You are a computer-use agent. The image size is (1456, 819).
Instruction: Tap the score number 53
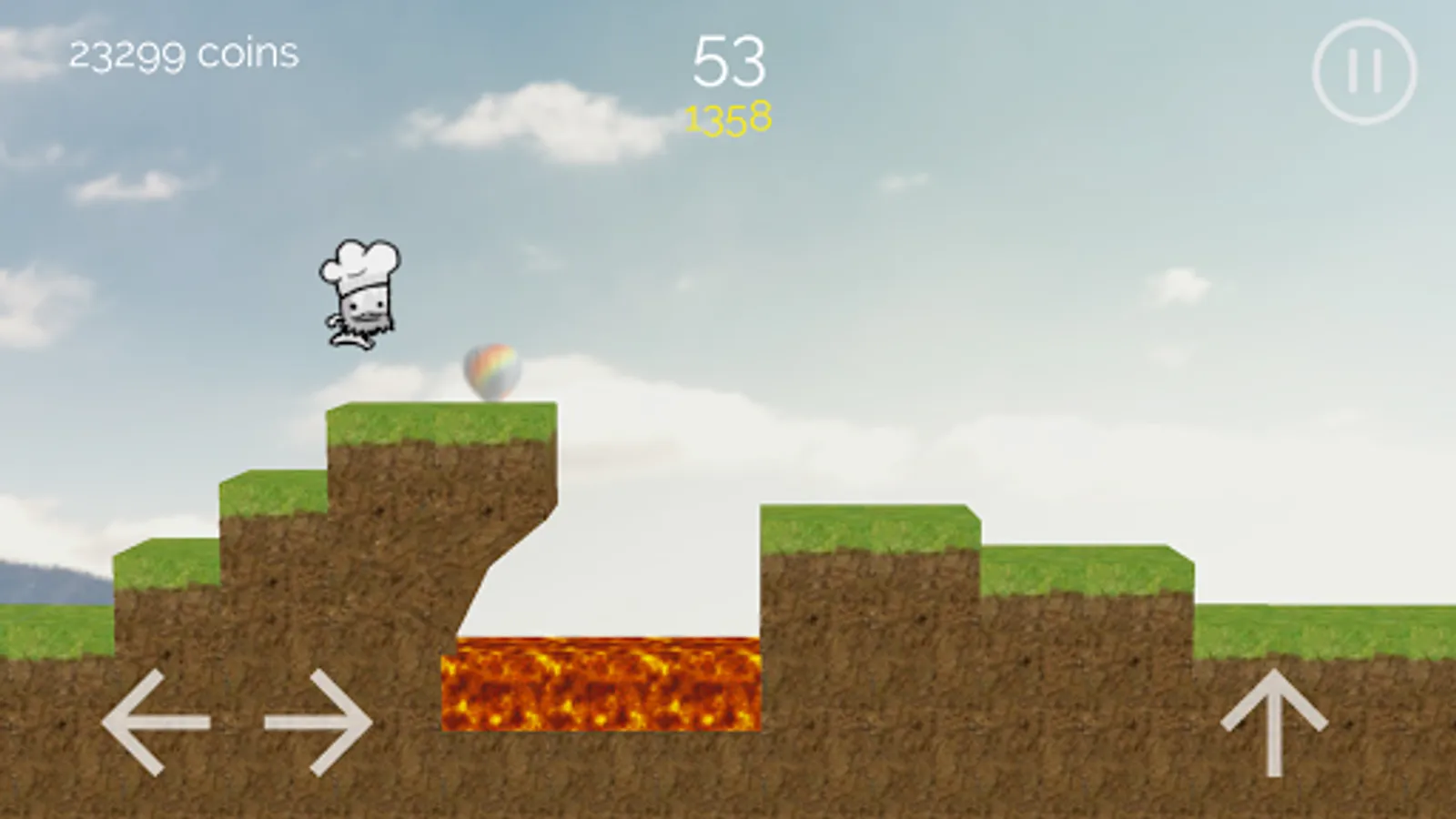coord(728,62)
